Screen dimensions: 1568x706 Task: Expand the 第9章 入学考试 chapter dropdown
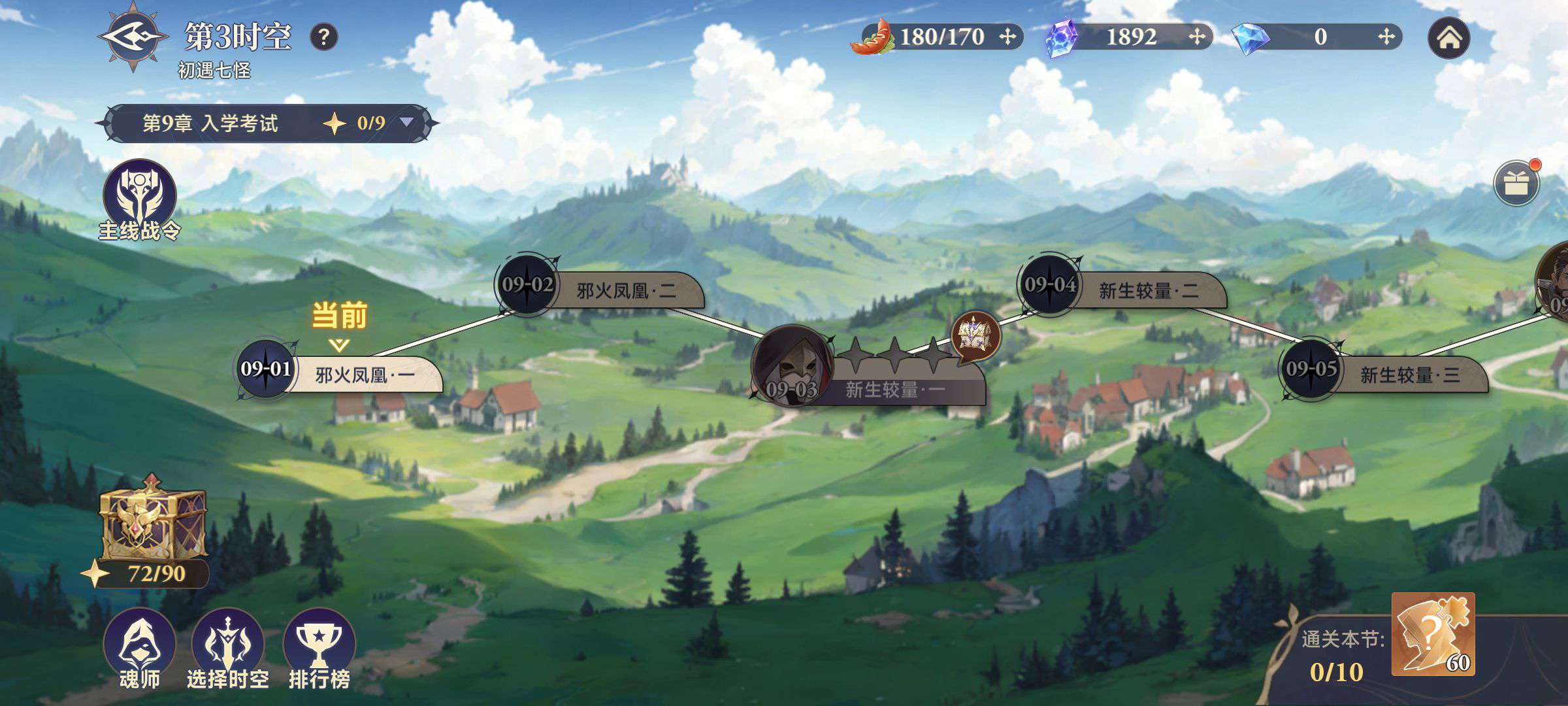tap(406, 122)
